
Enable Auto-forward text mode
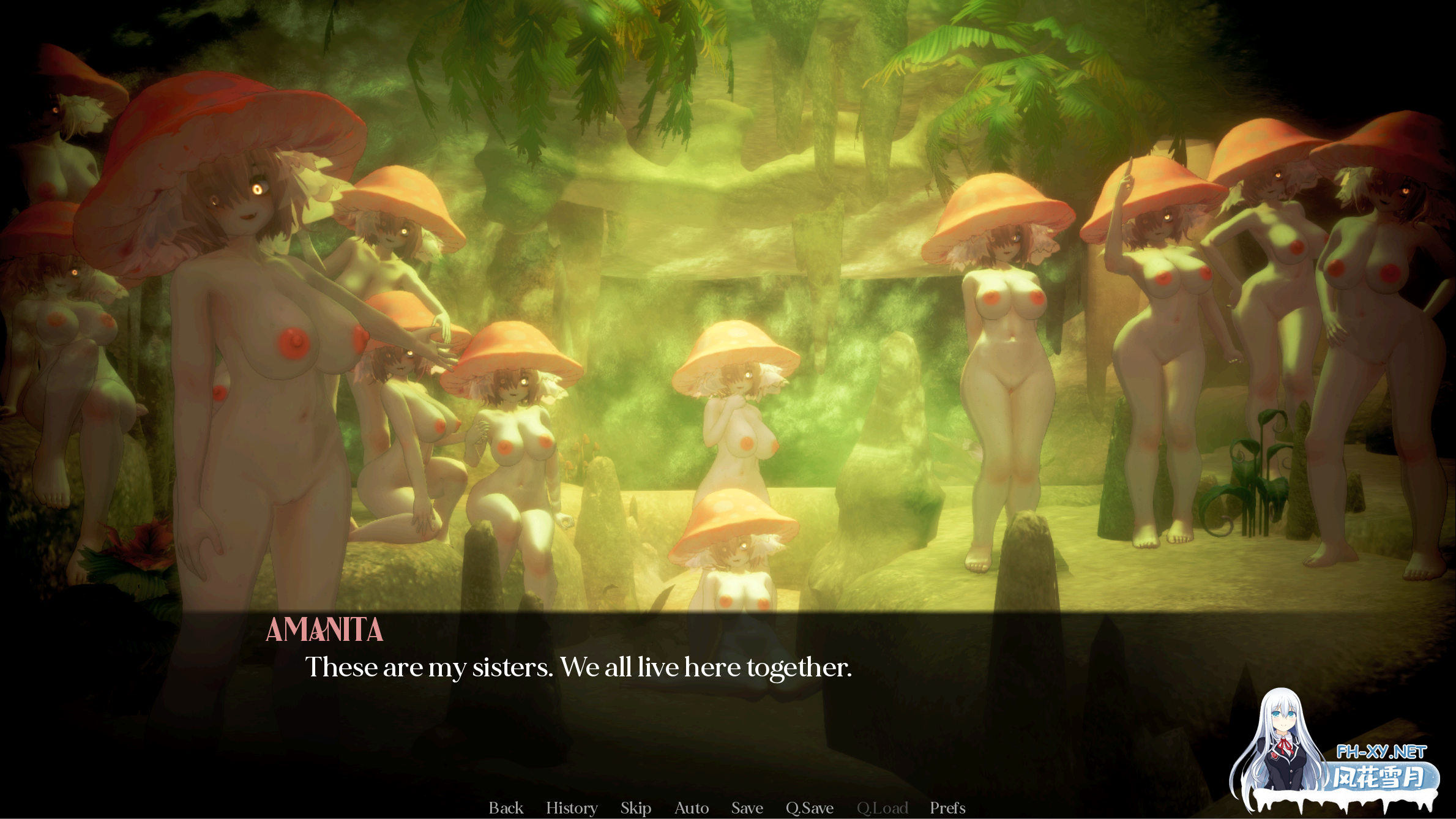[691, 807]
